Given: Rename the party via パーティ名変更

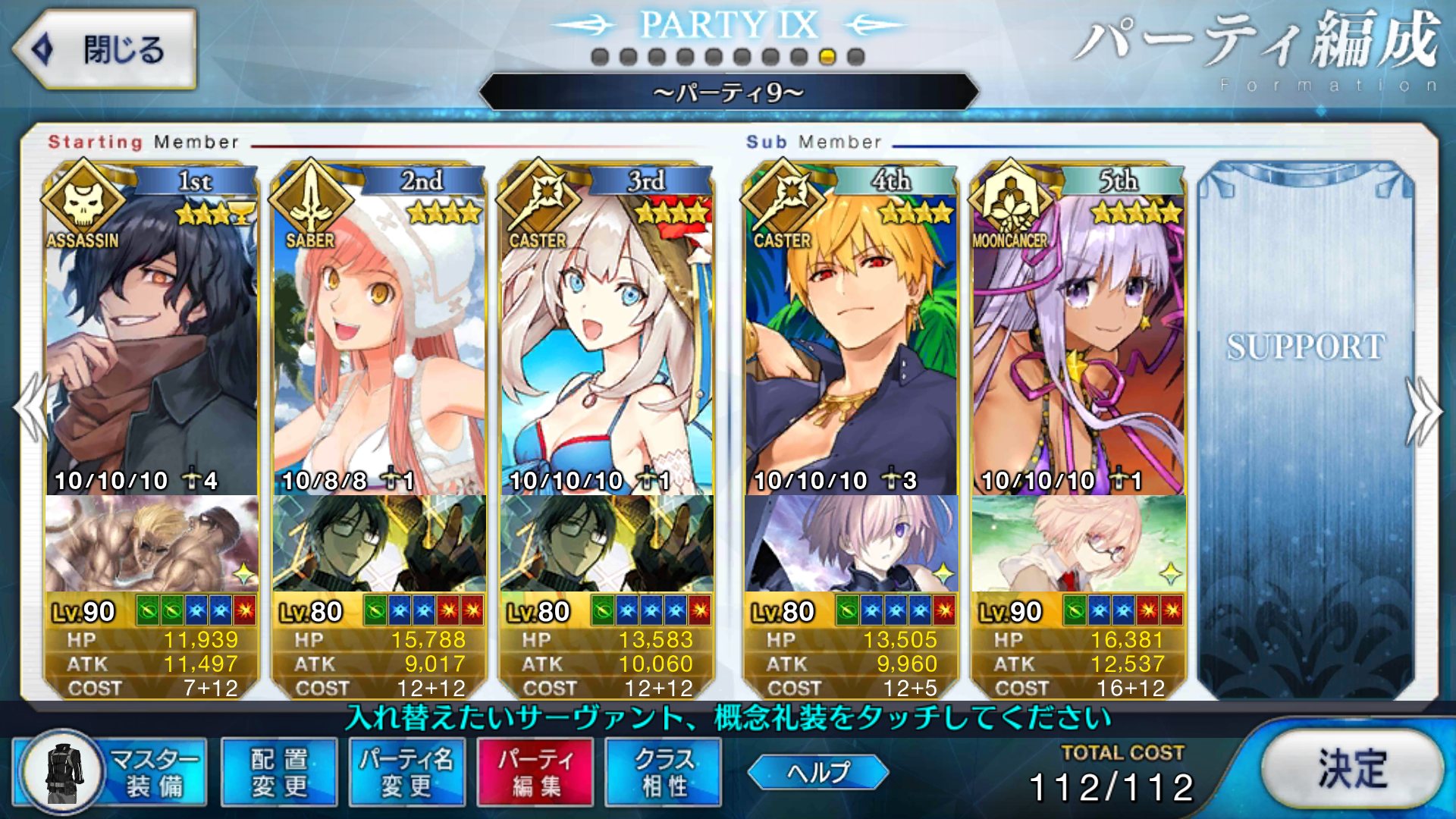Looking at the screenshot, I should (406, 772).
